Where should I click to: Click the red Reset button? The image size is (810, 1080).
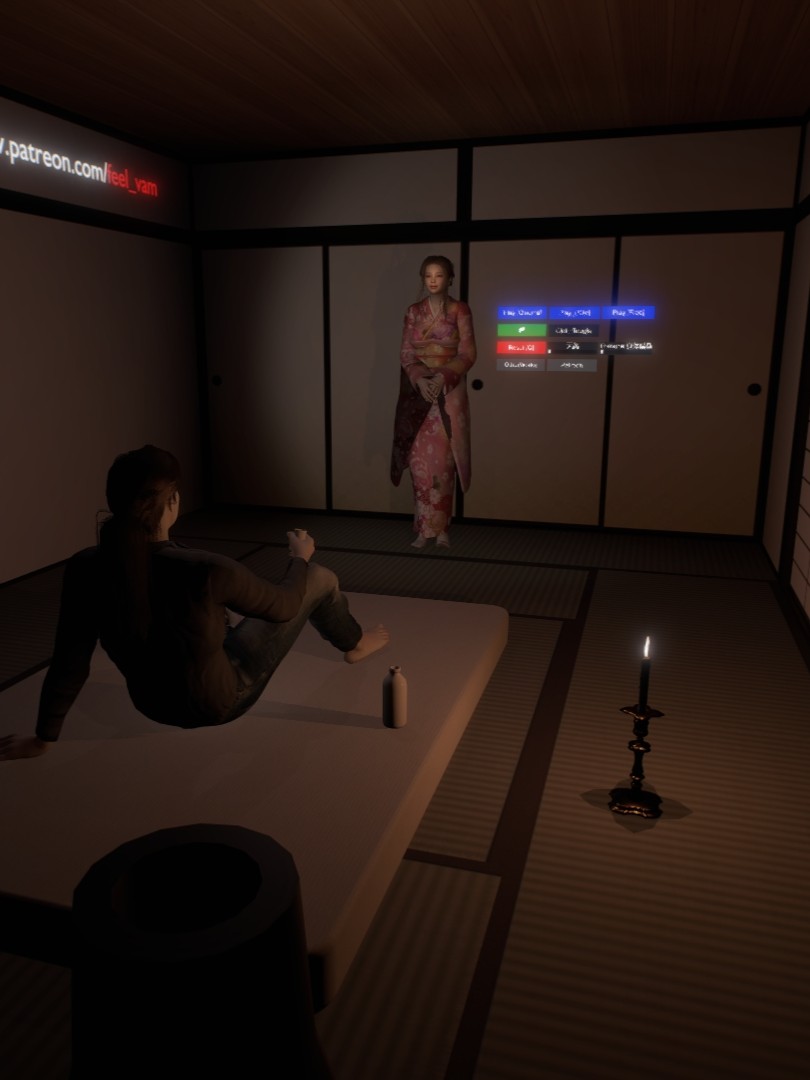[x=521, y=348]
